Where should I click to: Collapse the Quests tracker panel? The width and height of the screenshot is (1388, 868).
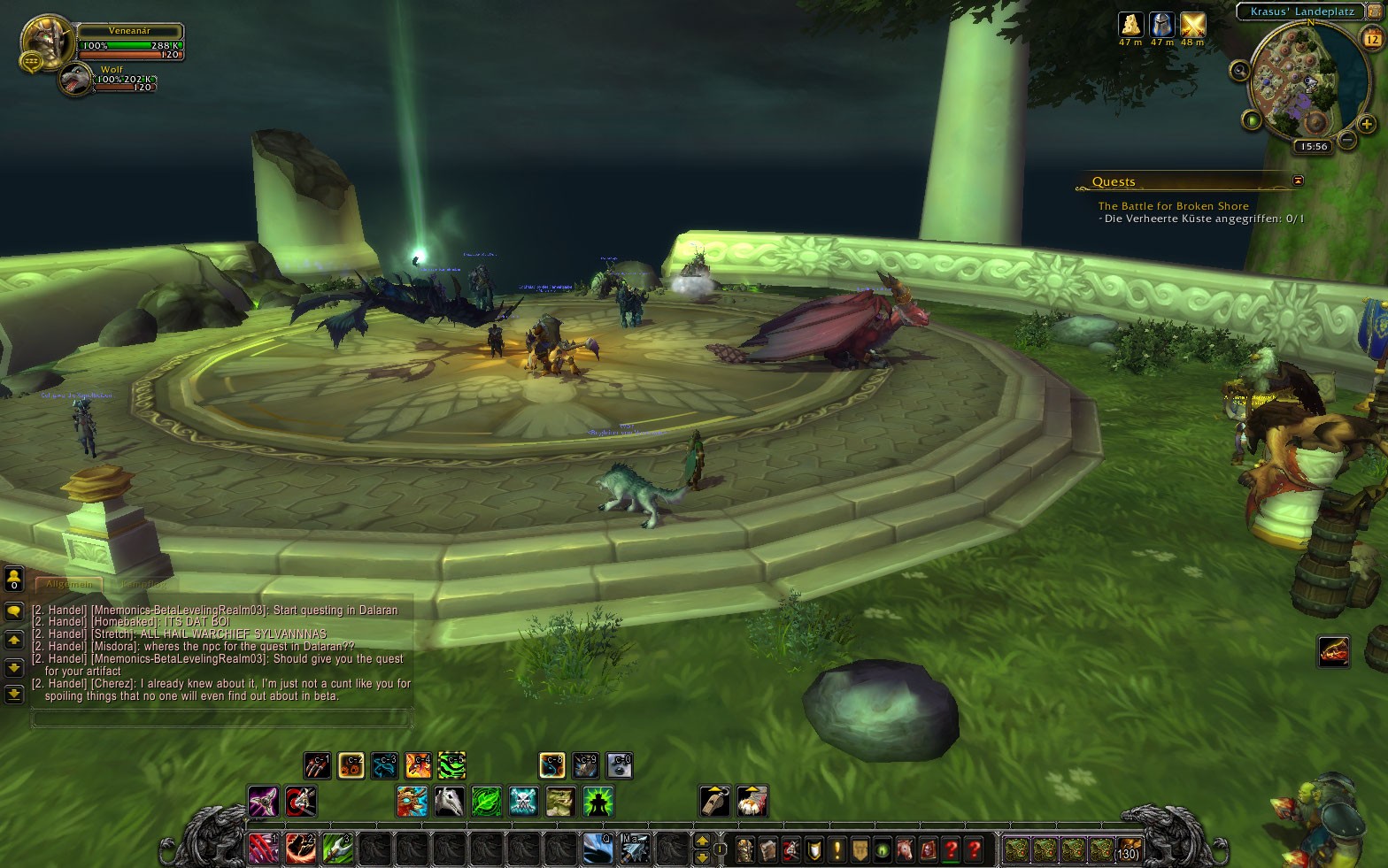coord(1298,181)
